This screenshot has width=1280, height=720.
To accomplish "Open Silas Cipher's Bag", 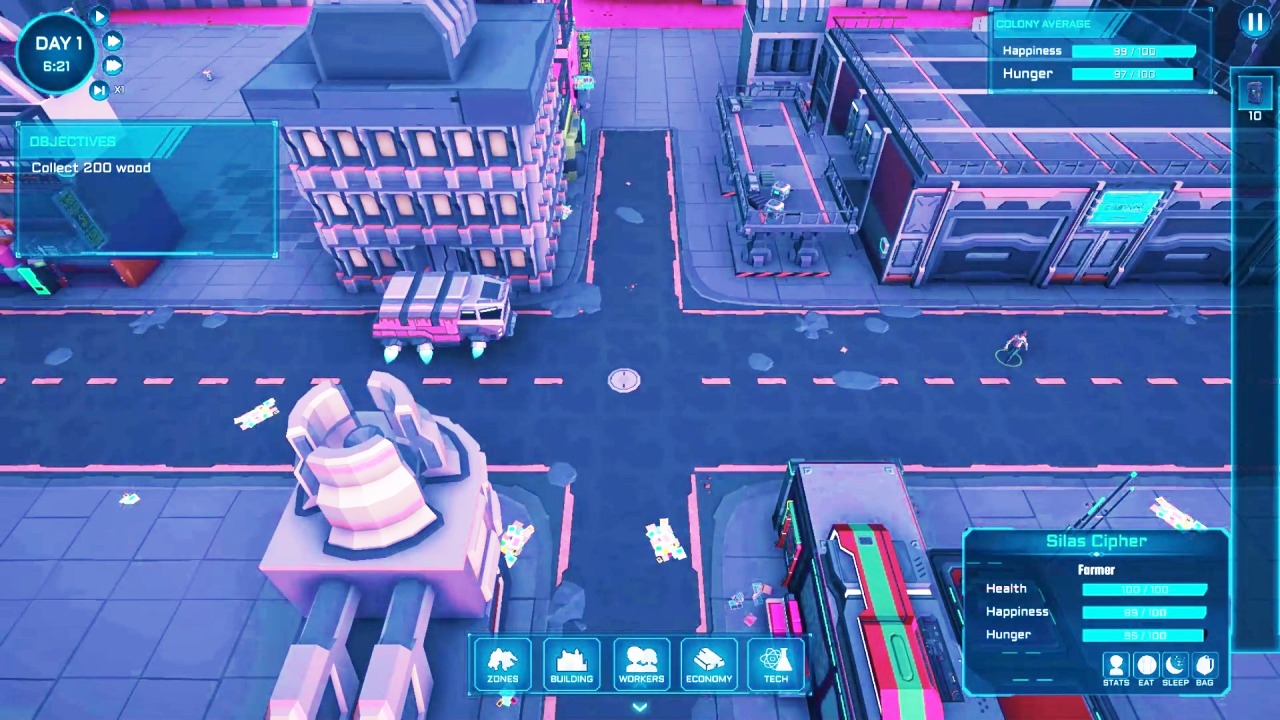I will click(1205, 667).
